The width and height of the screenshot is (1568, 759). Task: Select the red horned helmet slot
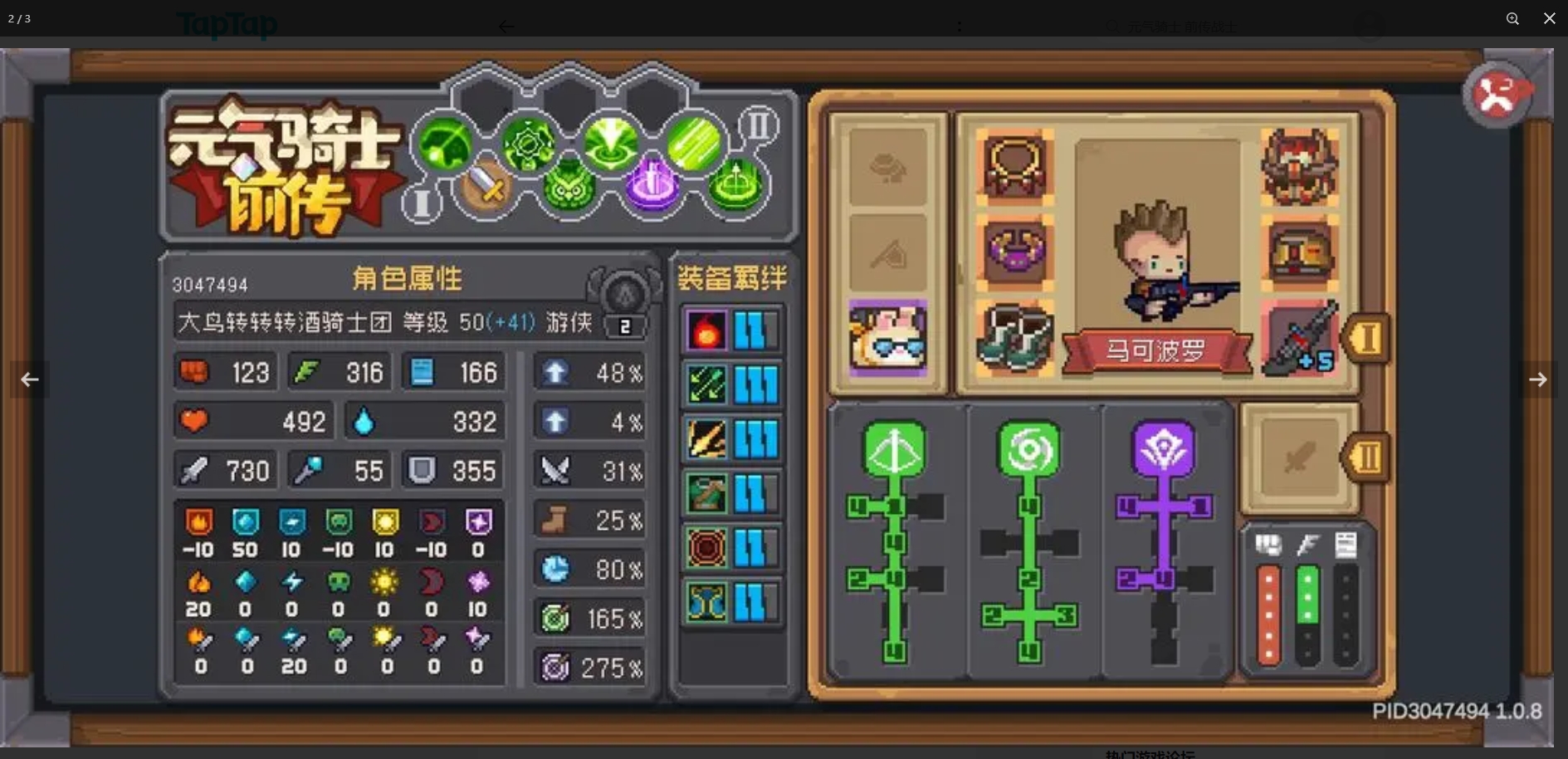pos(1299,165)
